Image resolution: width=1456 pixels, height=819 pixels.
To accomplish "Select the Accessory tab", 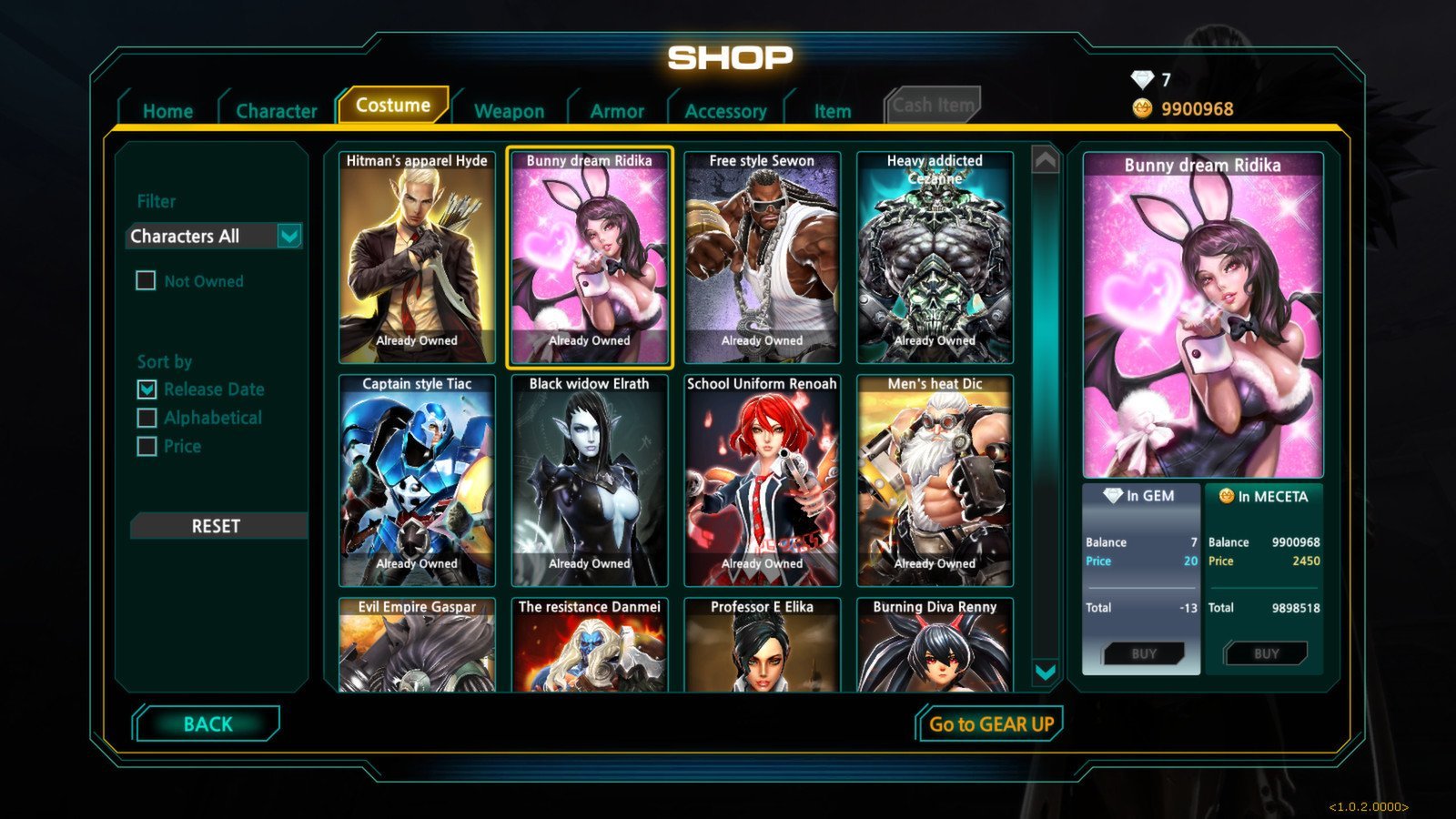I will point(725,111).
